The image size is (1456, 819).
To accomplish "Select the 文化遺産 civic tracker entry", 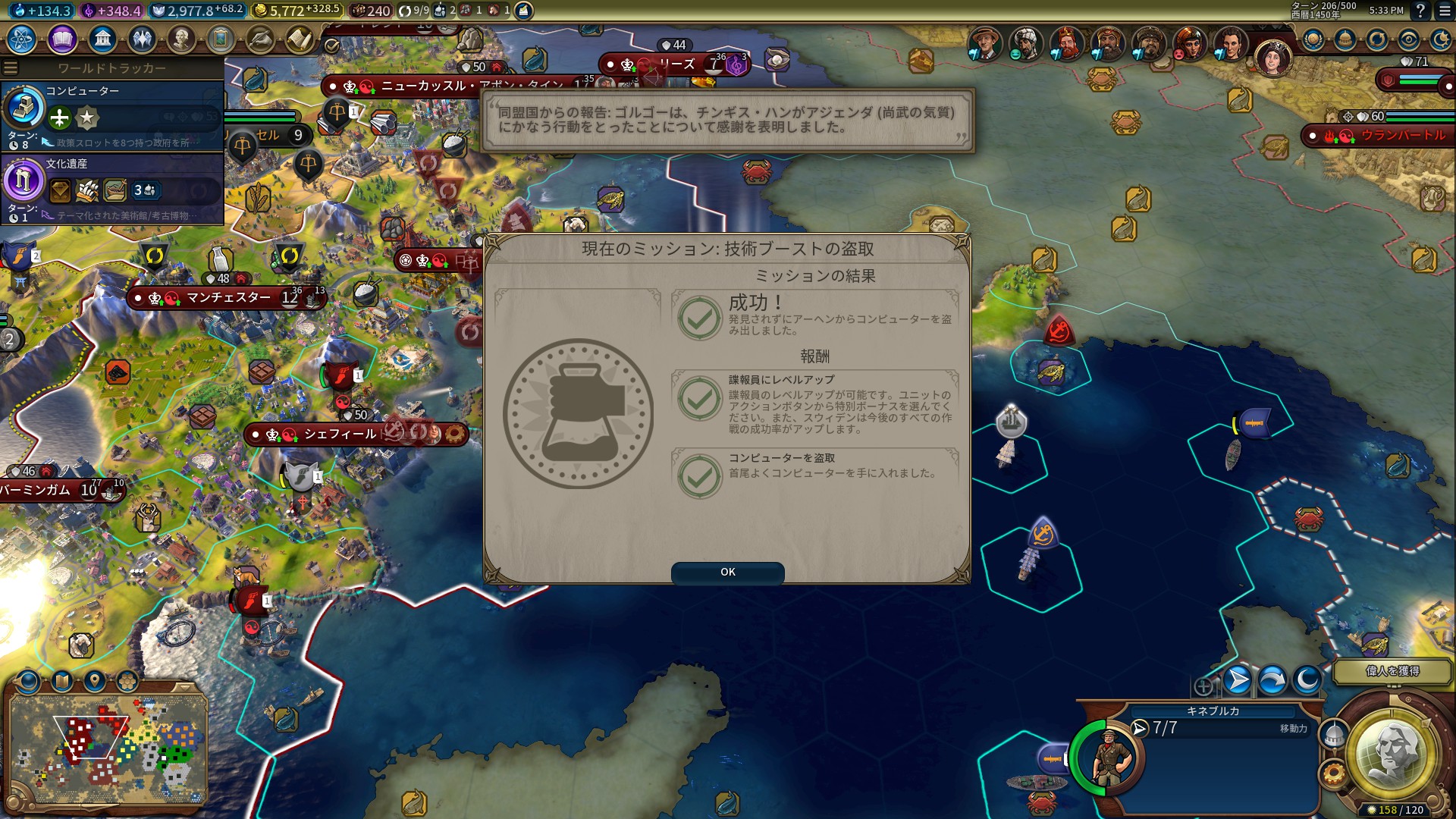I will [x=112, y=189].
